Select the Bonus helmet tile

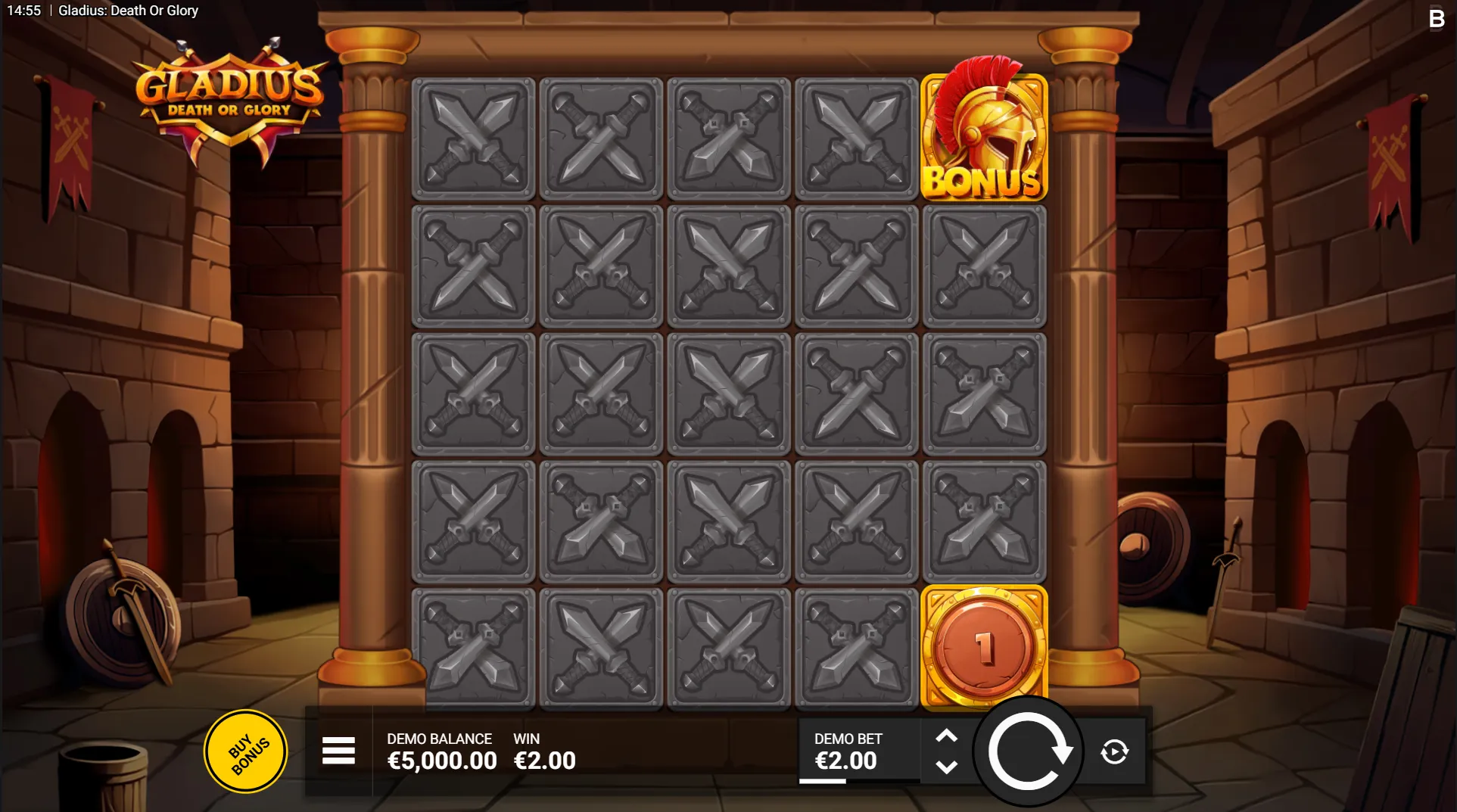click(x=984, y=138)
